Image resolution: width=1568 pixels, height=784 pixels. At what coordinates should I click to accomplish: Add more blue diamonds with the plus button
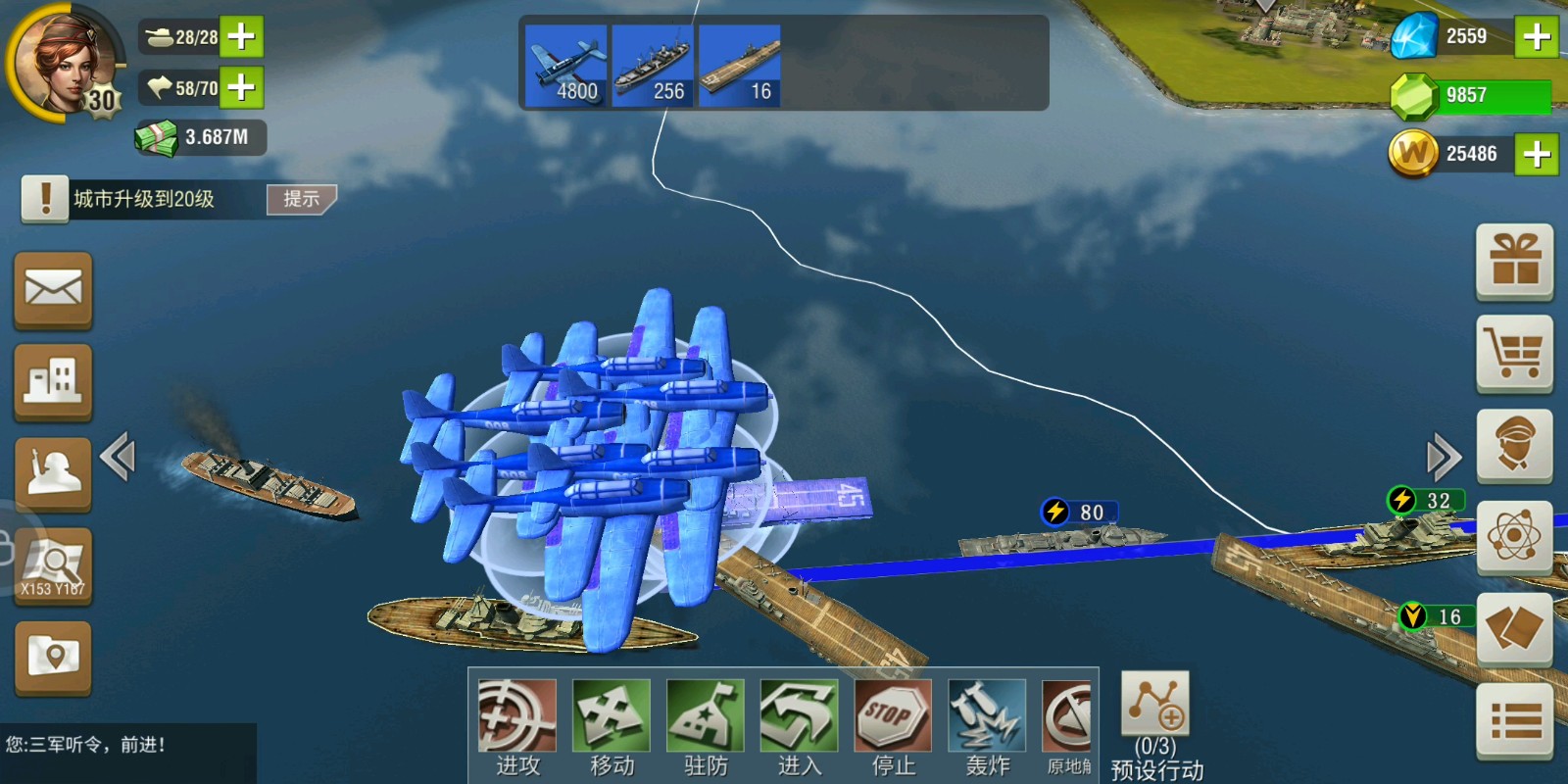pos(1537,37)
